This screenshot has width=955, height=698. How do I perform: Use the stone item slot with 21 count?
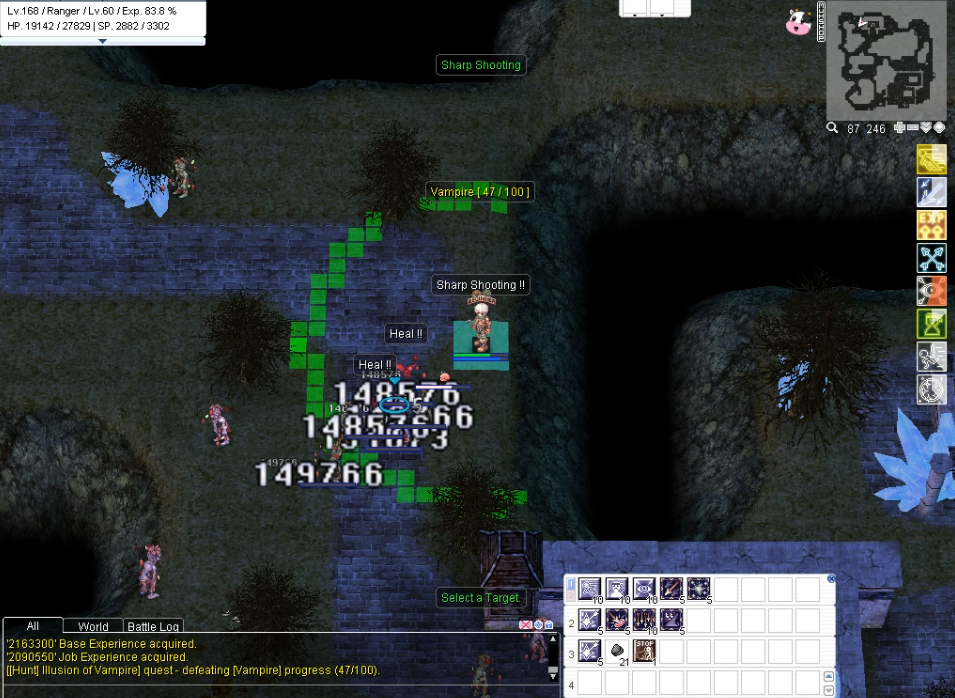click(x=617, y=652)
